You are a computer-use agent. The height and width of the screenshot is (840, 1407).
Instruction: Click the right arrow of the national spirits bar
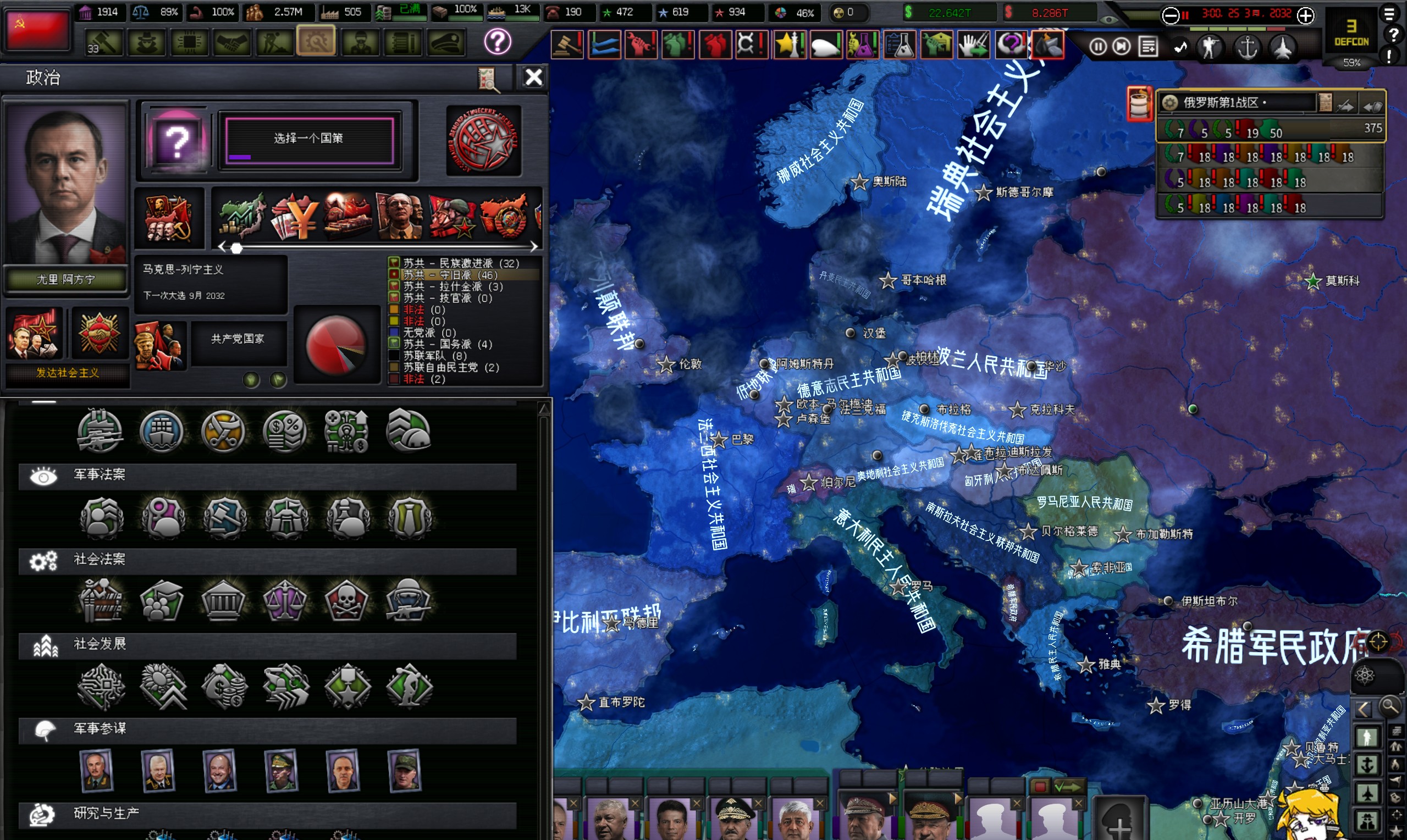click(534, 246)
